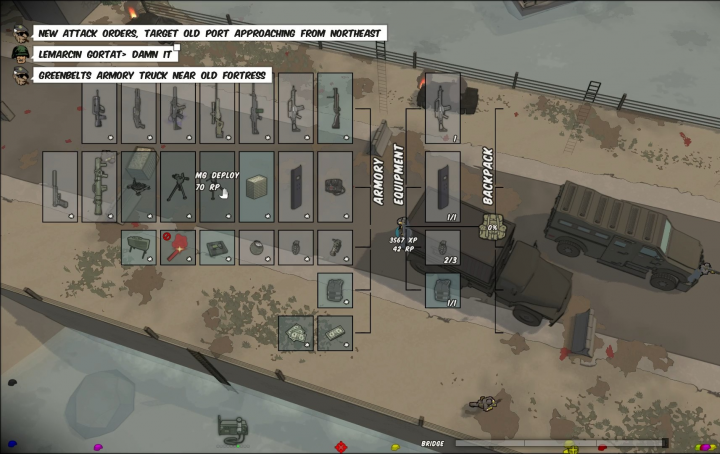720x454 pixels.
Task: Select the vest slot in armory
Action: click(335, 290)
